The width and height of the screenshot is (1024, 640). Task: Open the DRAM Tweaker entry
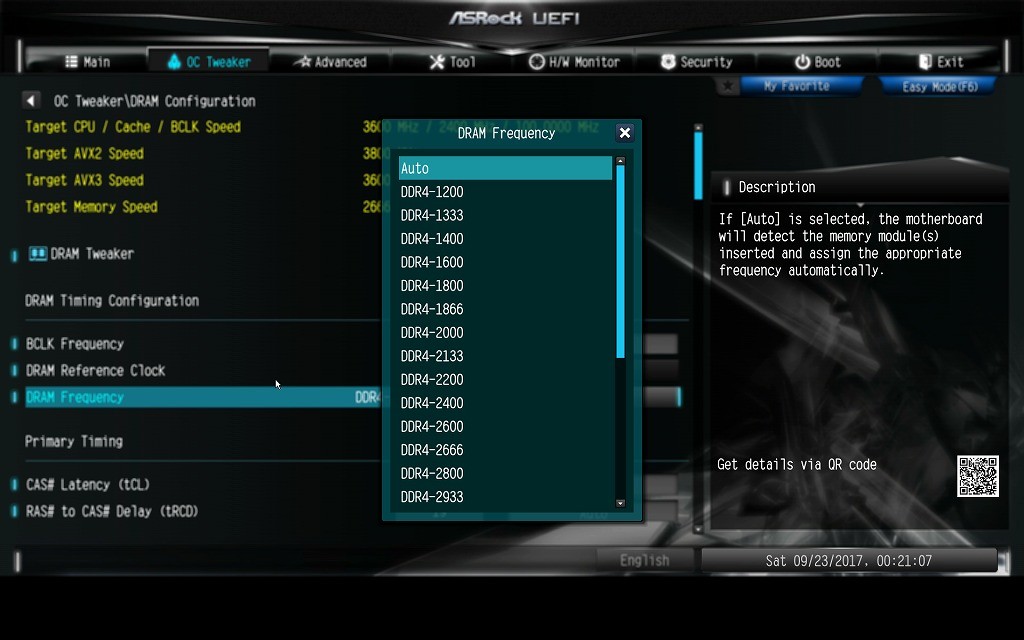click(x=92, y=254)
